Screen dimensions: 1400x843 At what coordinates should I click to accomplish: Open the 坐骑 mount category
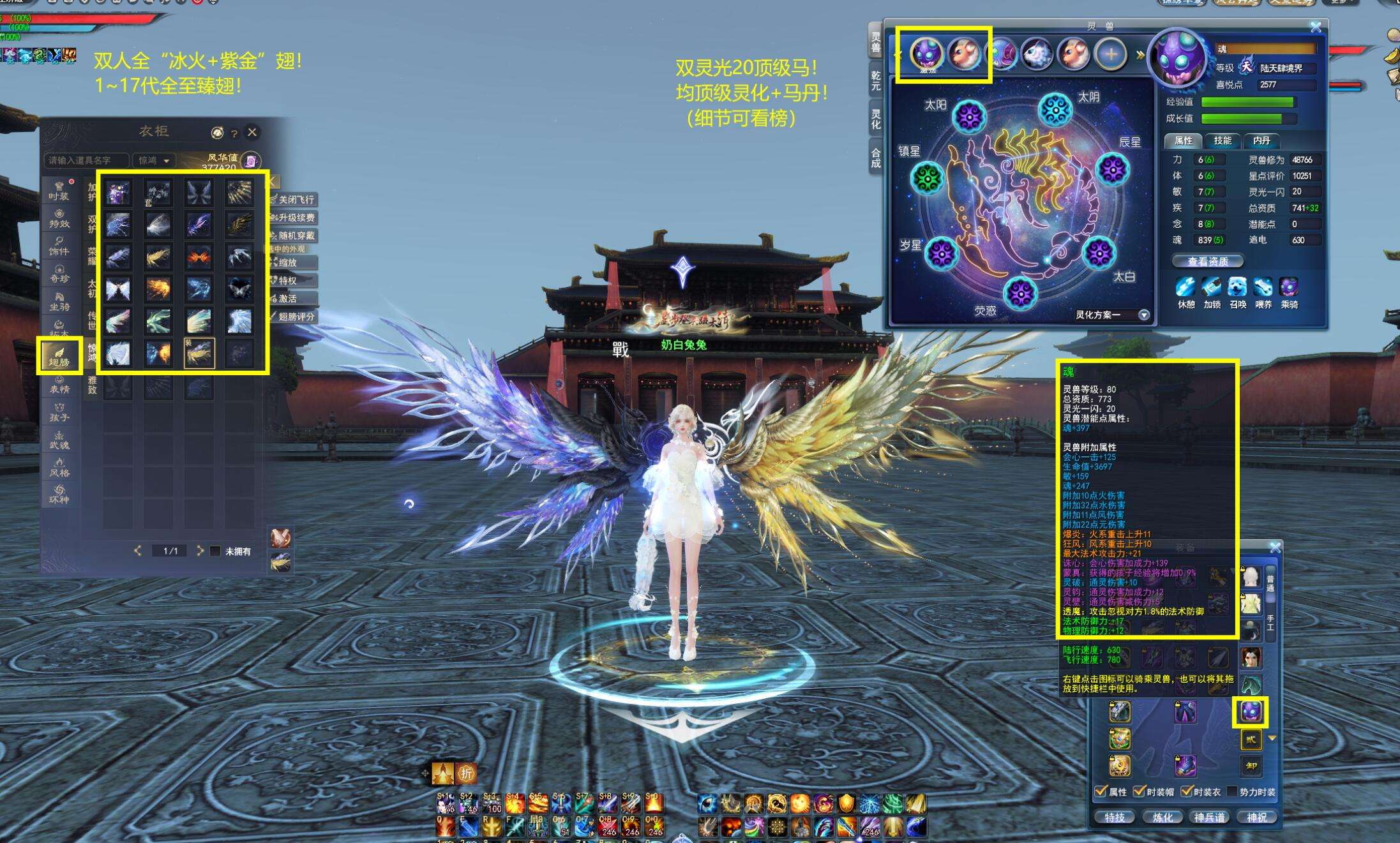pyautogui.click(x=59, y=301)
